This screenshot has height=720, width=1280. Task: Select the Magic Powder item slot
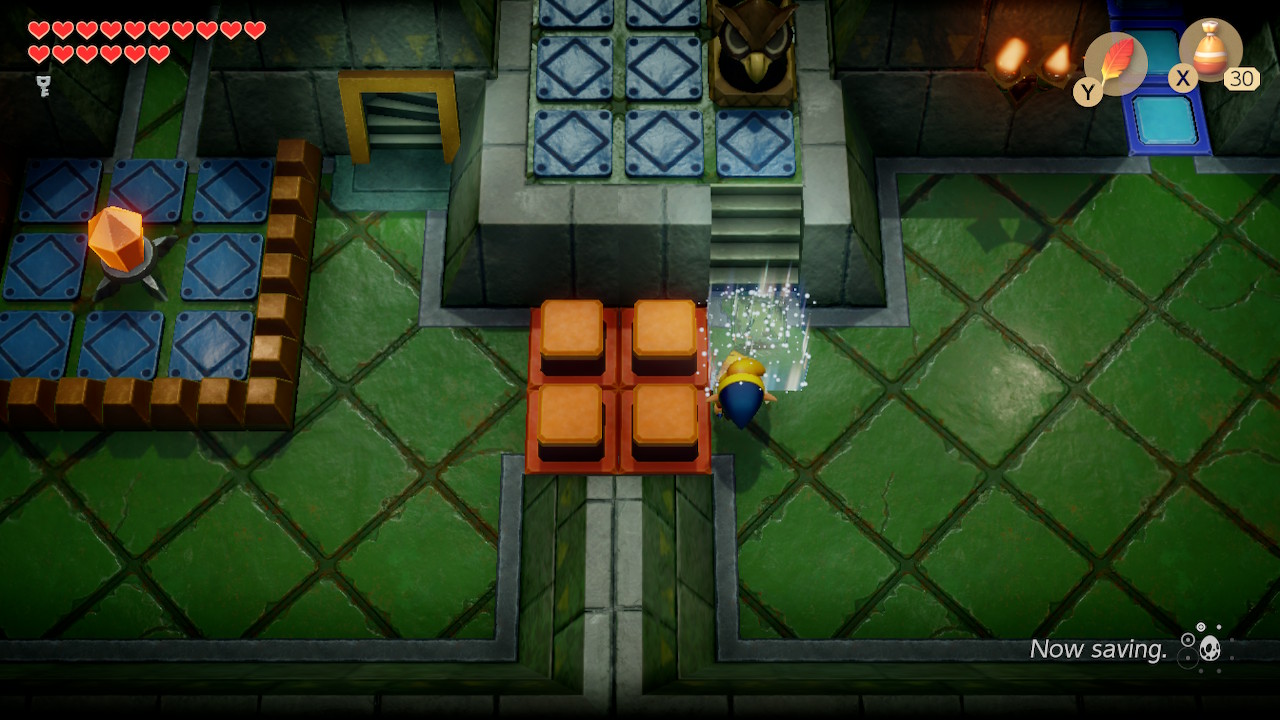(x=1210, y=52)
